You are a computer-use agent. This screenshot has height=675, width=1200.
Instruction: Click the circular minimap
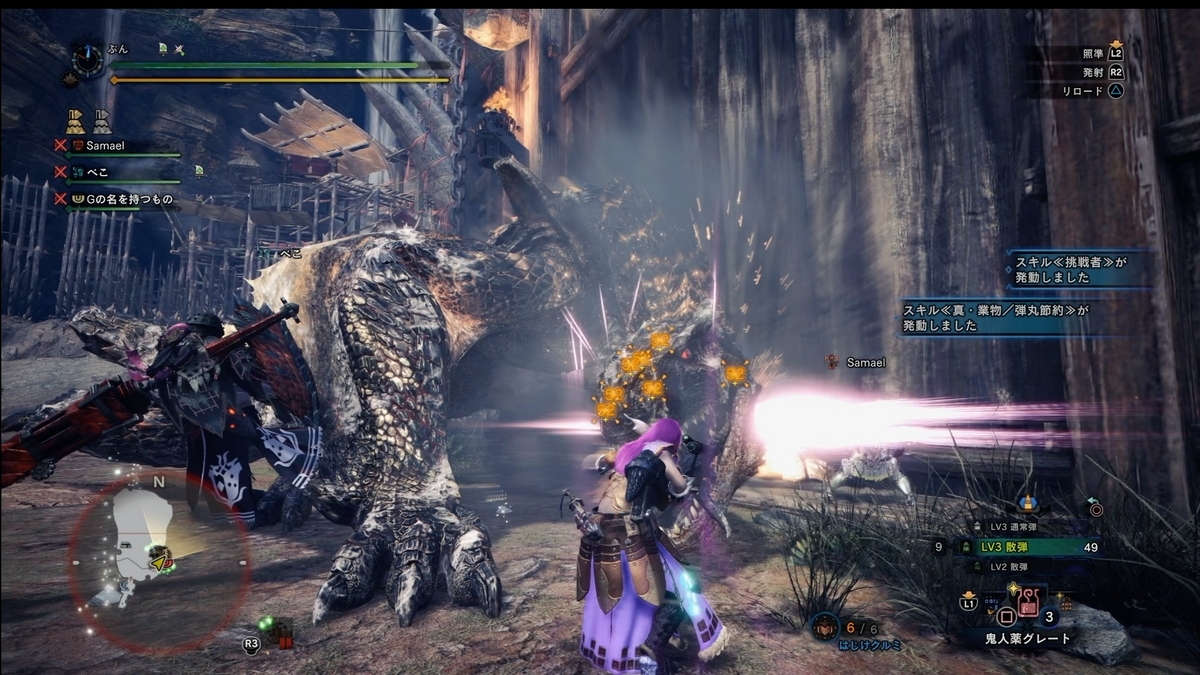pyautogui.click(x=160, y=565)
